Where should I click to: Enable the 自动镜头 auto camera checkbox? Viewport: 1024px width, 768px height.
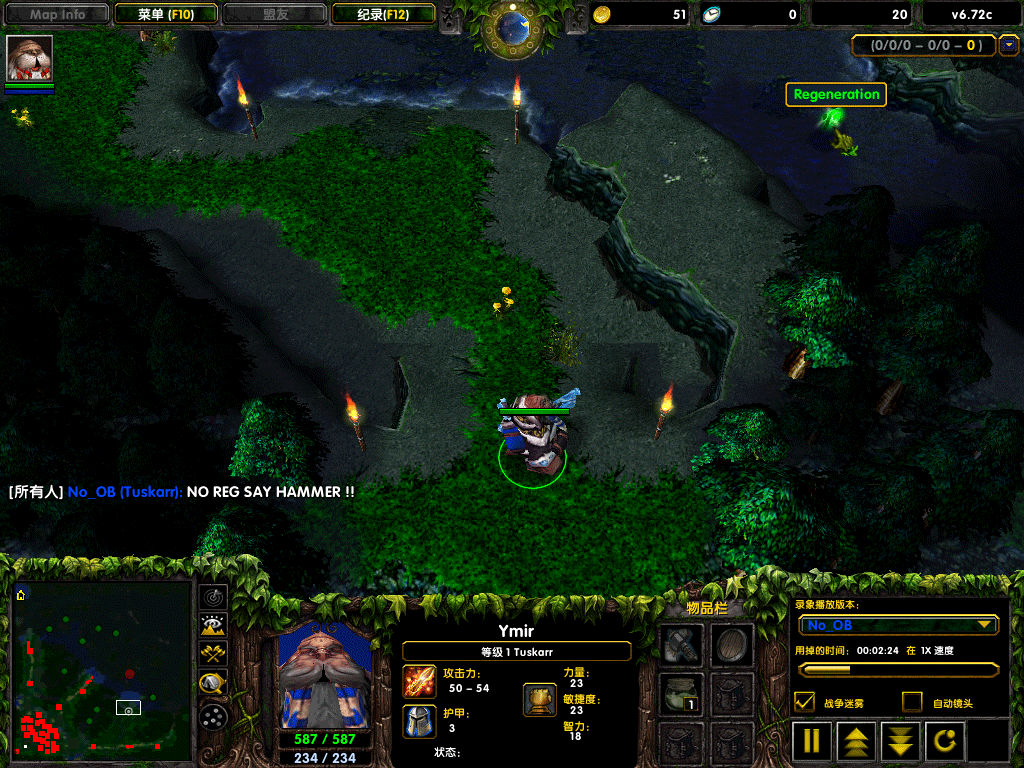coord(912,702)
